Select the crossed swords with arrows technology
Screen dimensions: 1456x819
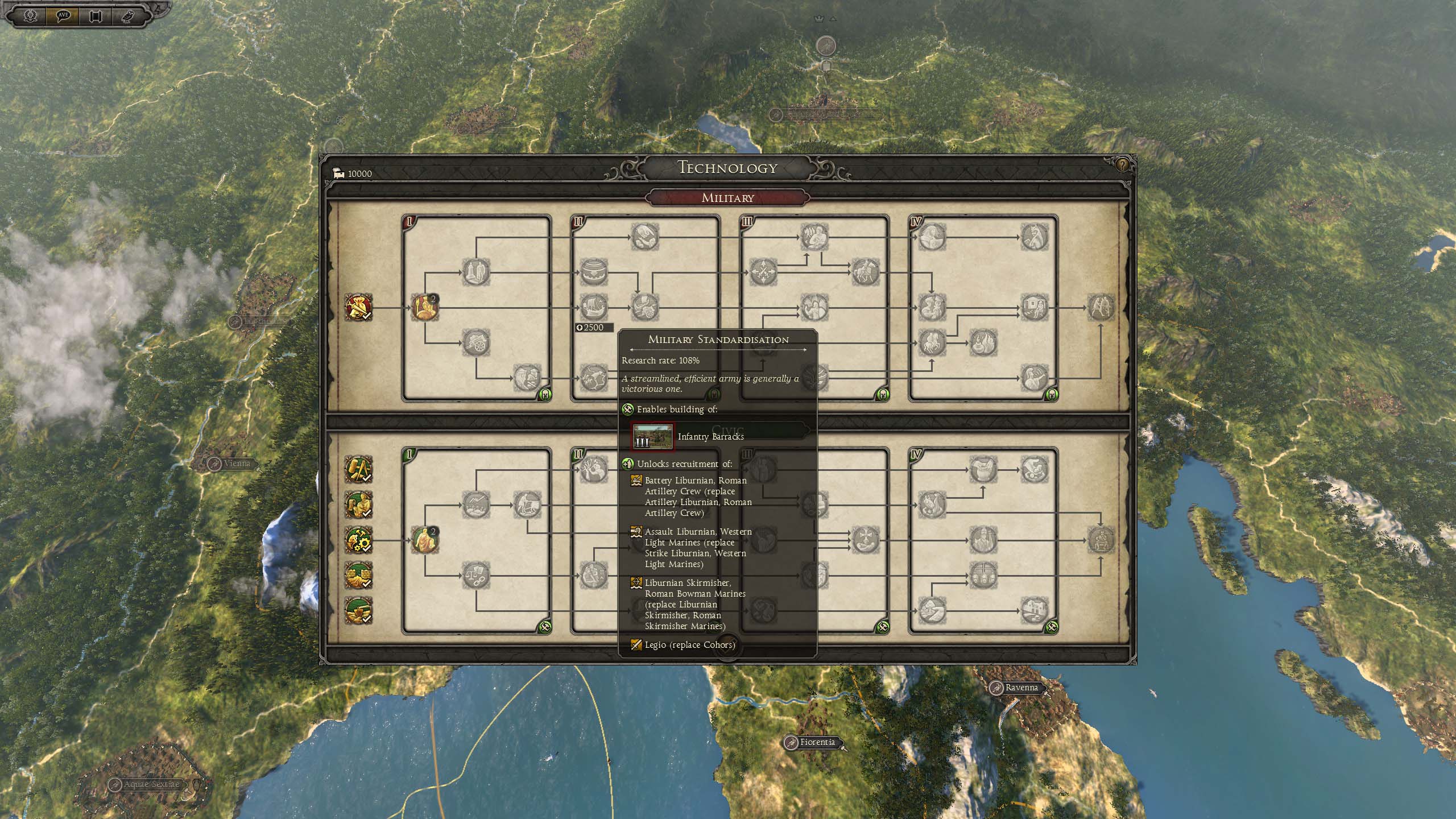click(x=763, y=272)
